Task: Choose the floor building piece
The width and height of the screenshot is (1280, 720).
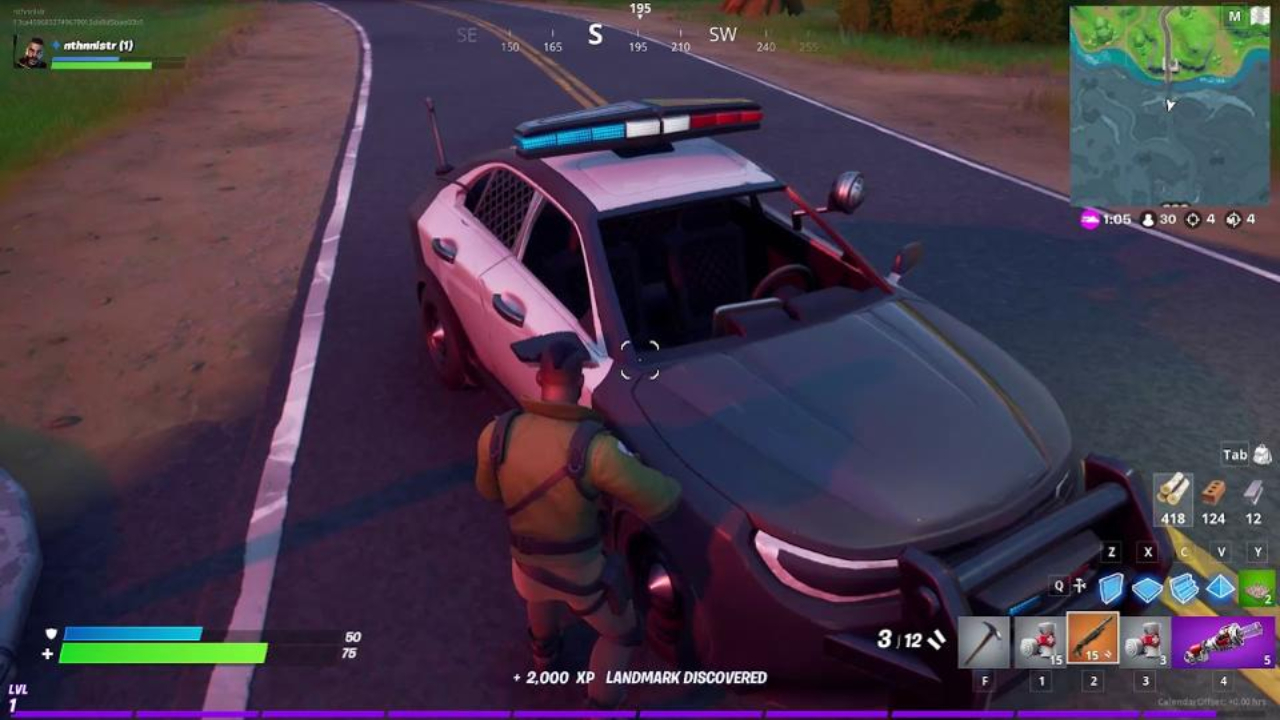Action: pos(1147,589)
